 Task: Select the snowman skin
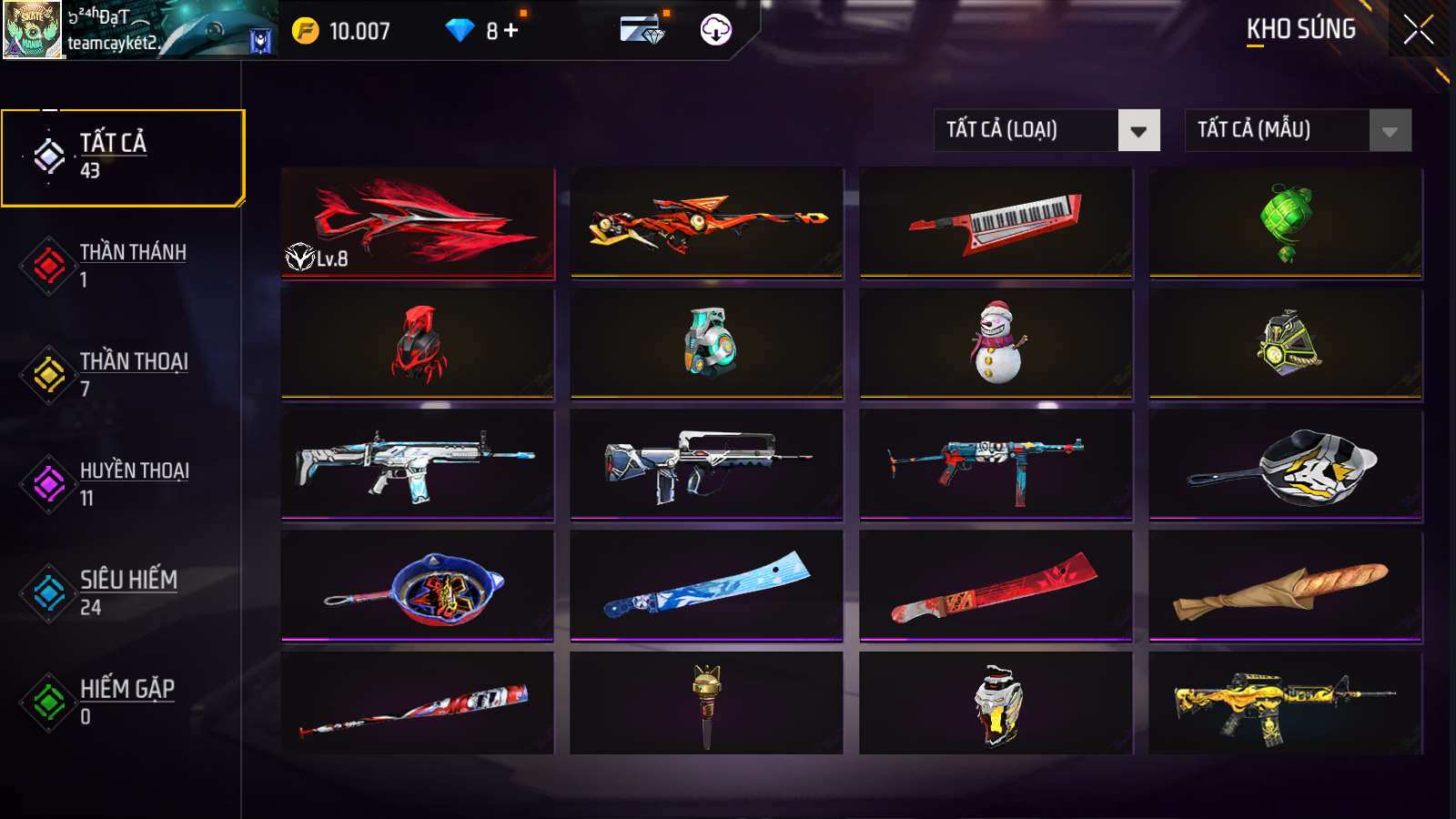coord(996,343)
